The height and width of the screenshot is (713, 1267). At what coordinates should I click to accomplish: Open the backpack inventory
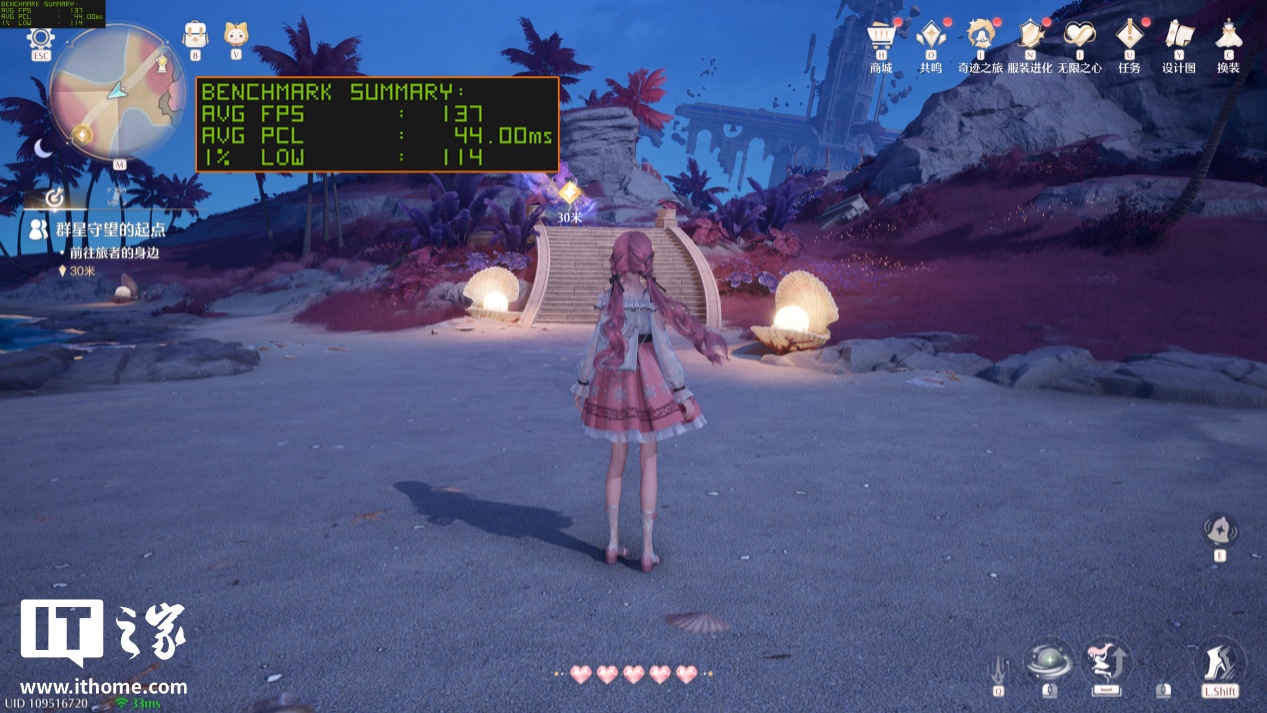click(x=195, y=35)
